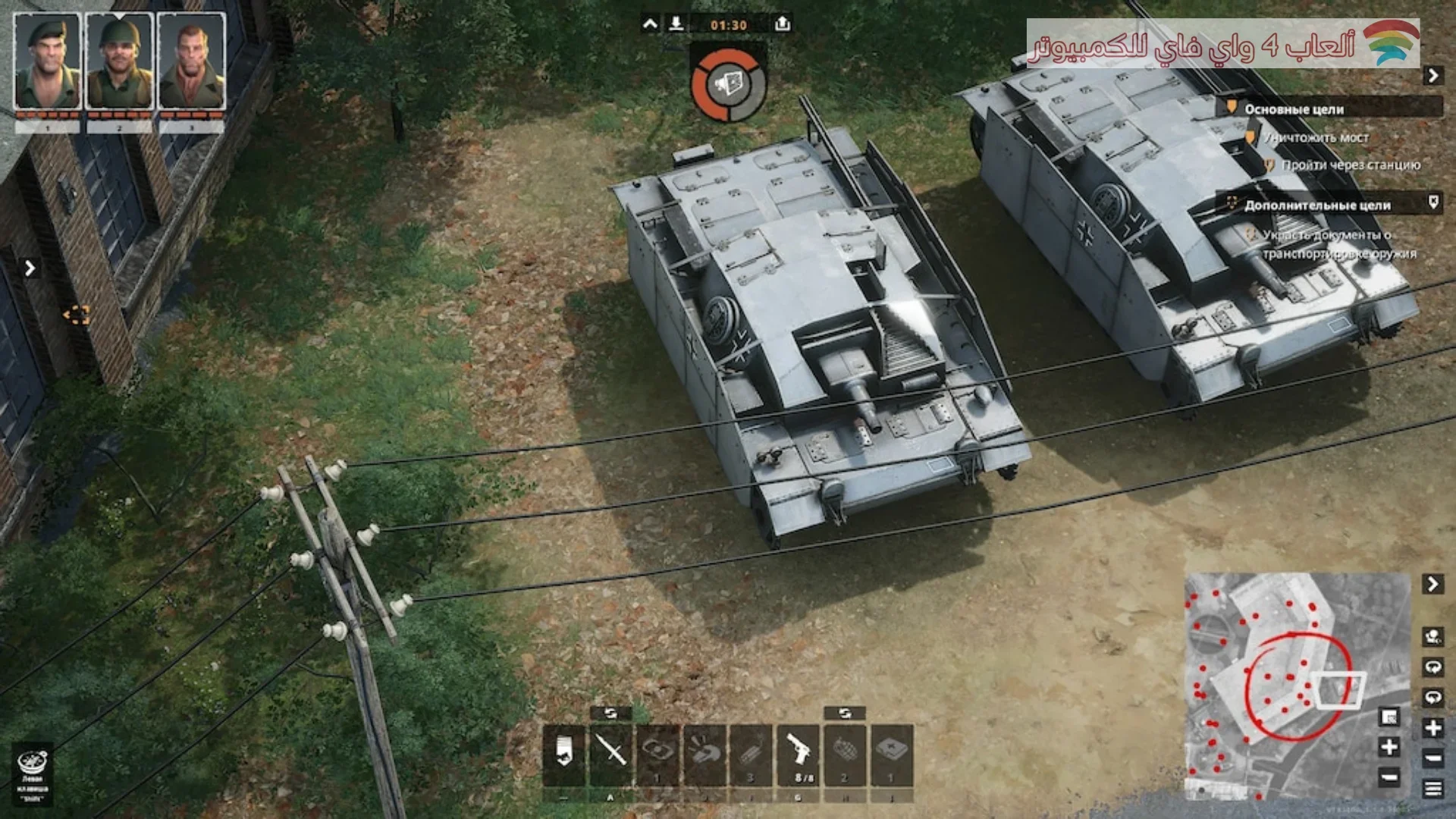This screenshot has width=1456, height=819.
Task: Choose the hand grenade slot
Action: pos(845,753)
